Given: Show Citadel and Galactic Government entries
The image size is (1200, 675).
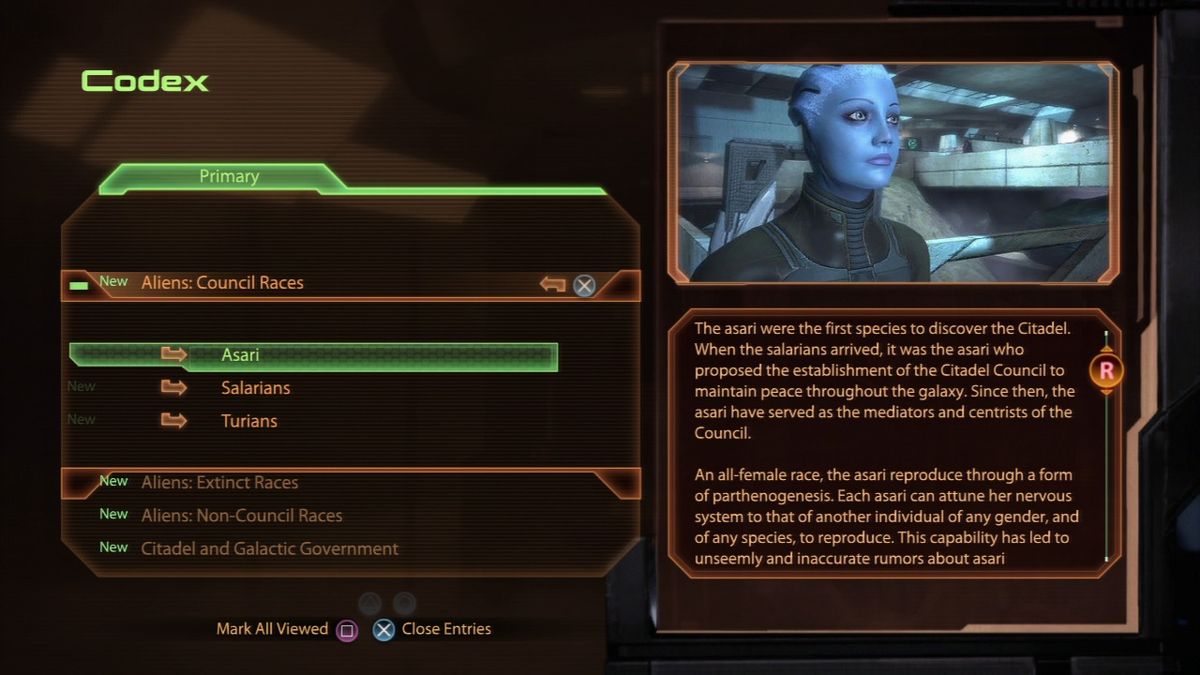Looking at the screenshot, I should click(269, 549).
